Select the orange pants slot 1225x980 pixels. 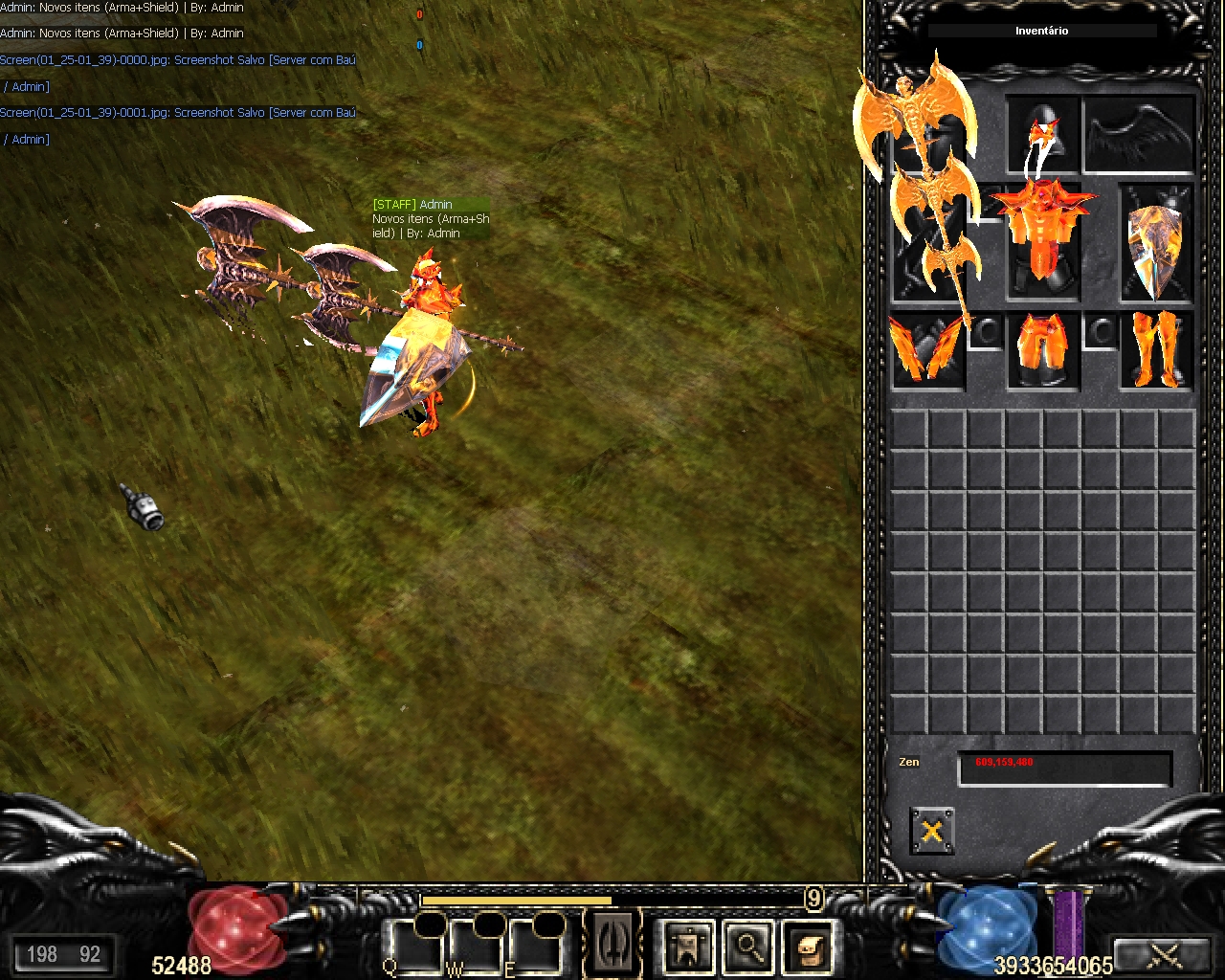(x=1042, y=350)
